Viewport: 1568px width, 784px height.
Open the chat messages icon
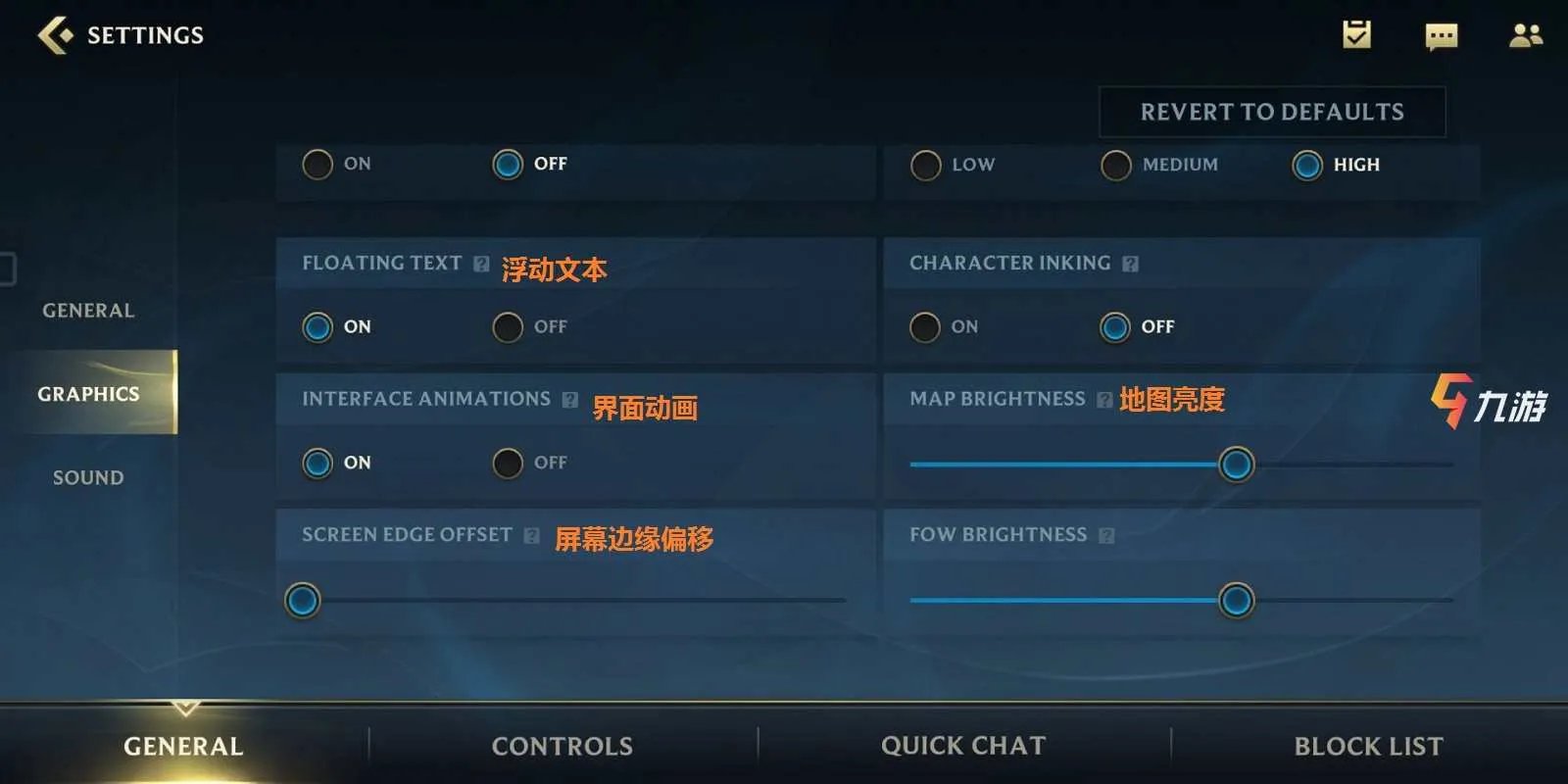point(1439,35)
